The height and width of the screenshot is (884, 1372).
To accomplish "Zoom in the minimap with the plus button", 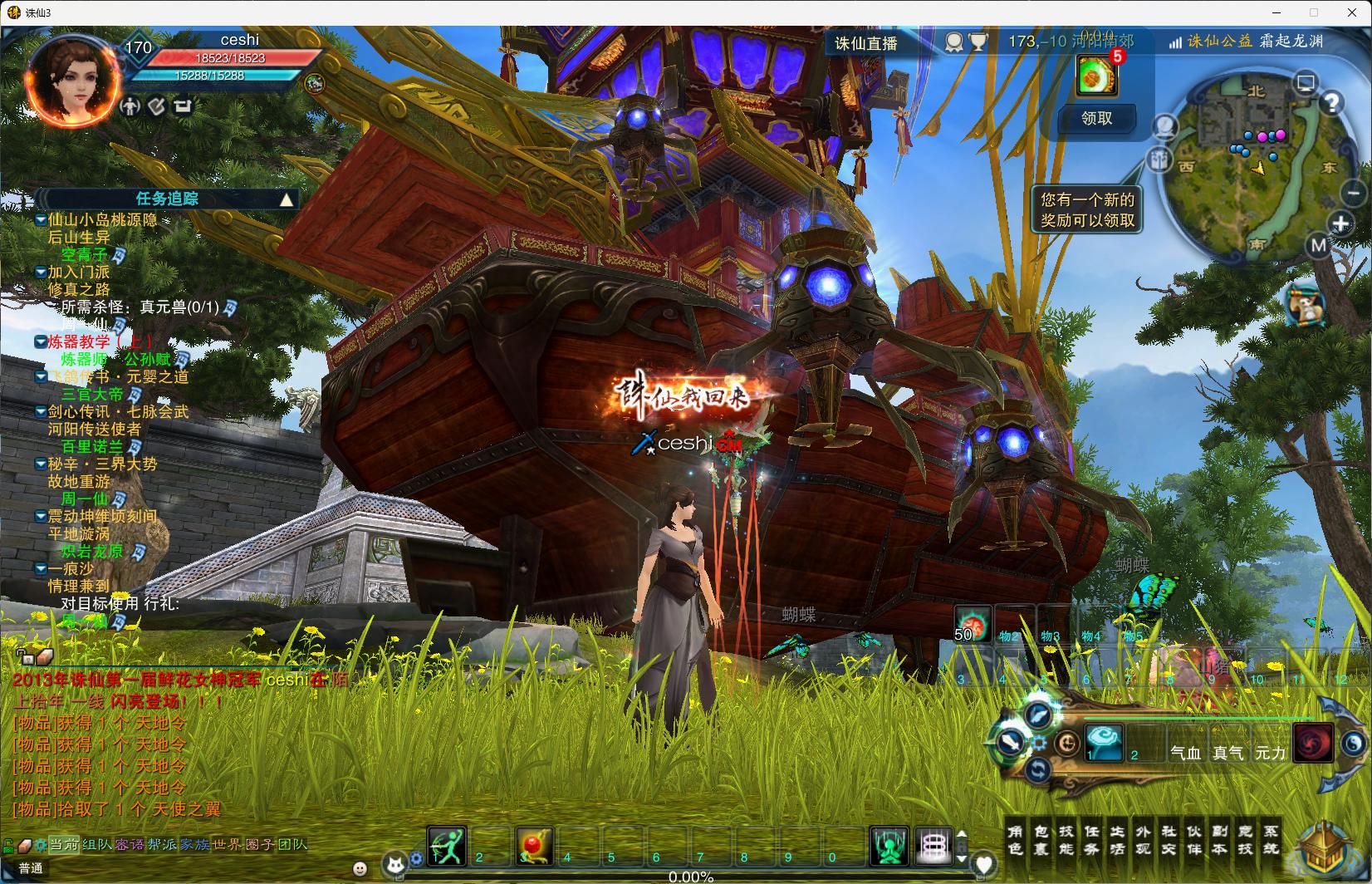I will coord(1340,223).
